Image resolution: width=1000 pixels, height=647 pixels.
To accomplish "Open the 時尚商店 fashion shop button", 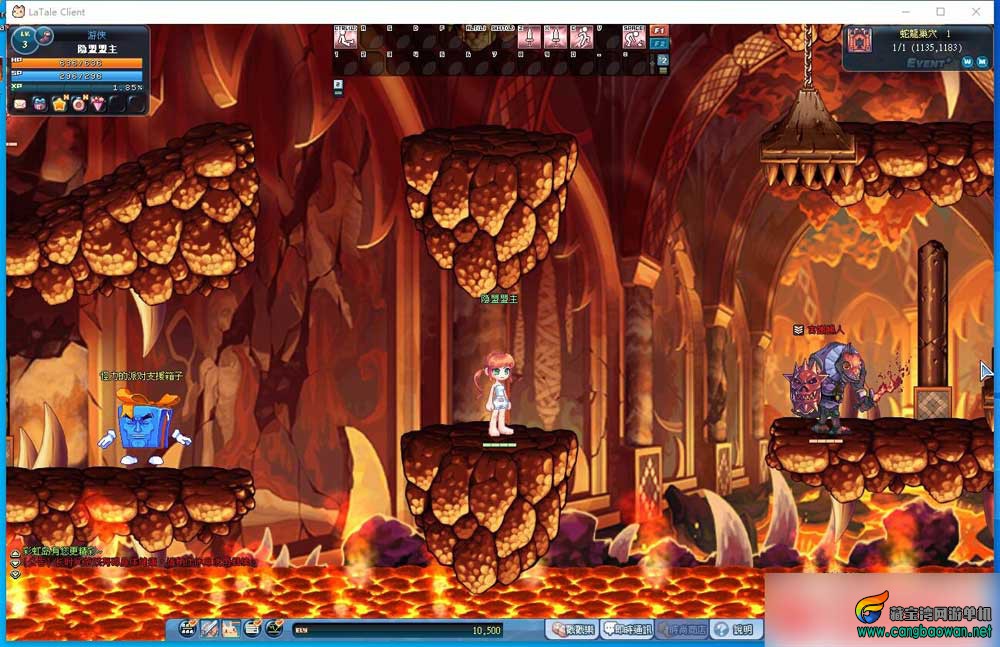I will (x=683, y=630).
